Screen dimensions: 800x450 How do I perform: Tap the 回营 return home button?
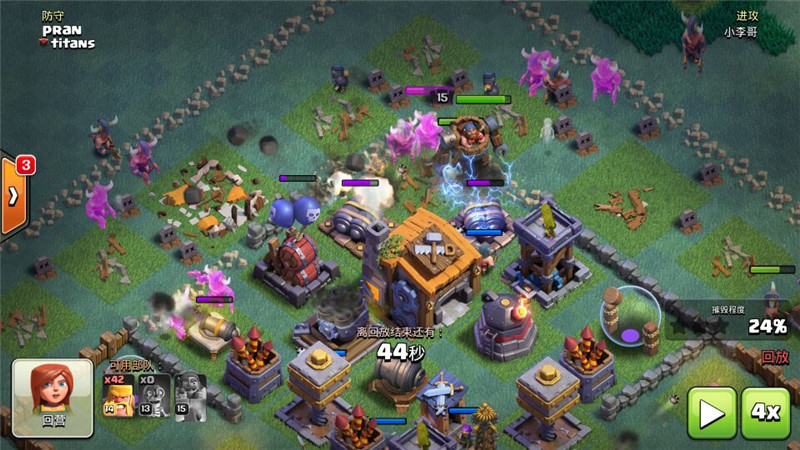click(52, 397)
